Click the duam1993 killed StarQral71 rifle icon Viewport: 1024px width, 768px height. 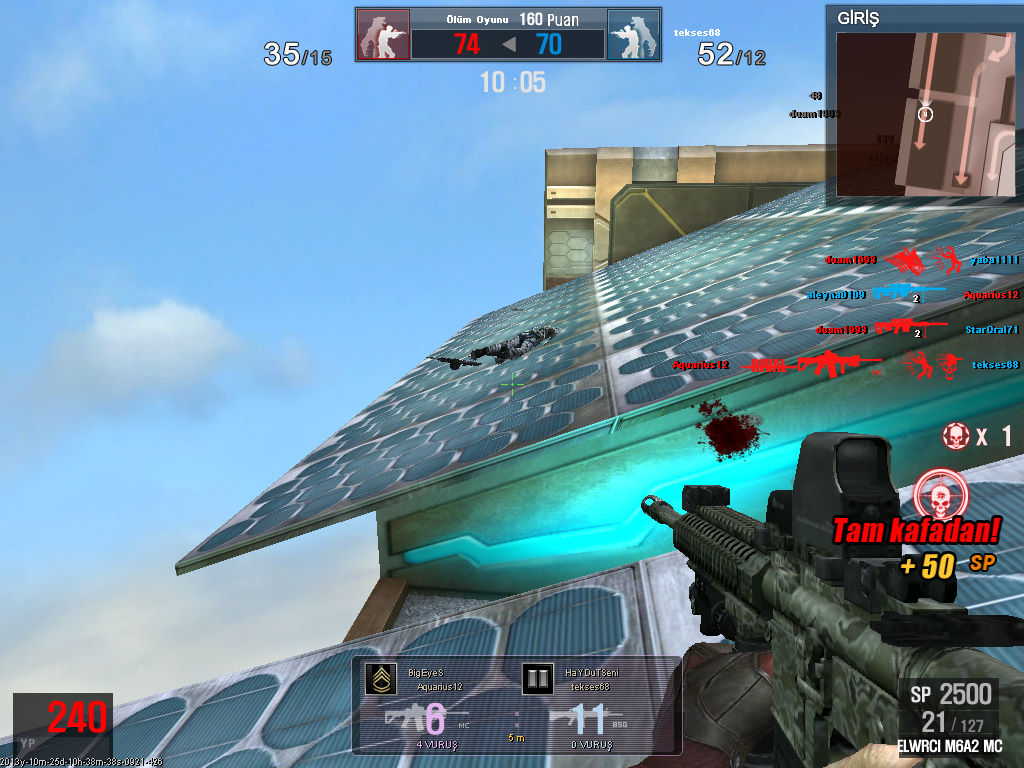[x=911, y=327]
